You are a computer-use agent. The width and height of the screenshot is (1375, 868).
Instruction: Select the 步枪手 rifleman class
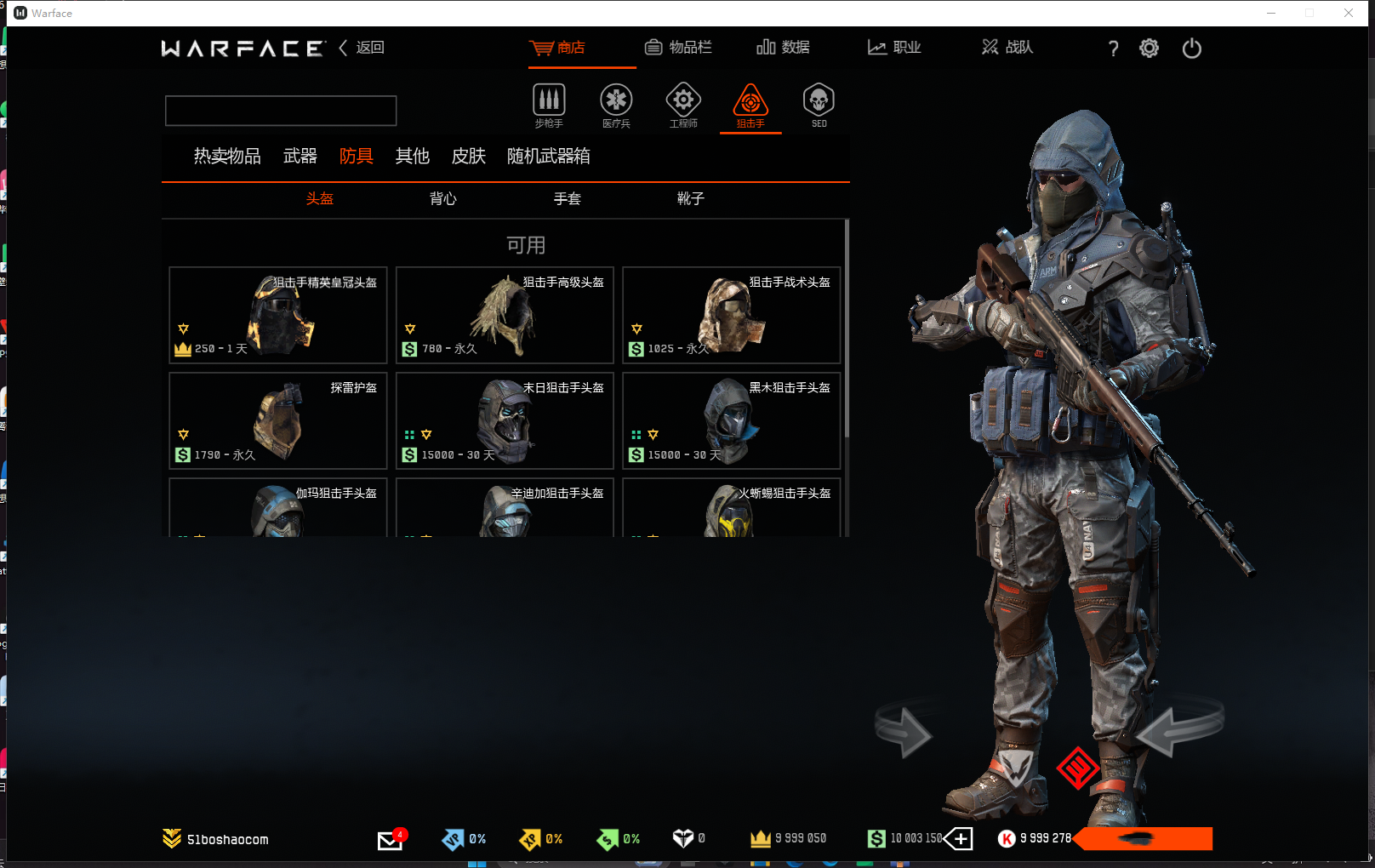549,106
